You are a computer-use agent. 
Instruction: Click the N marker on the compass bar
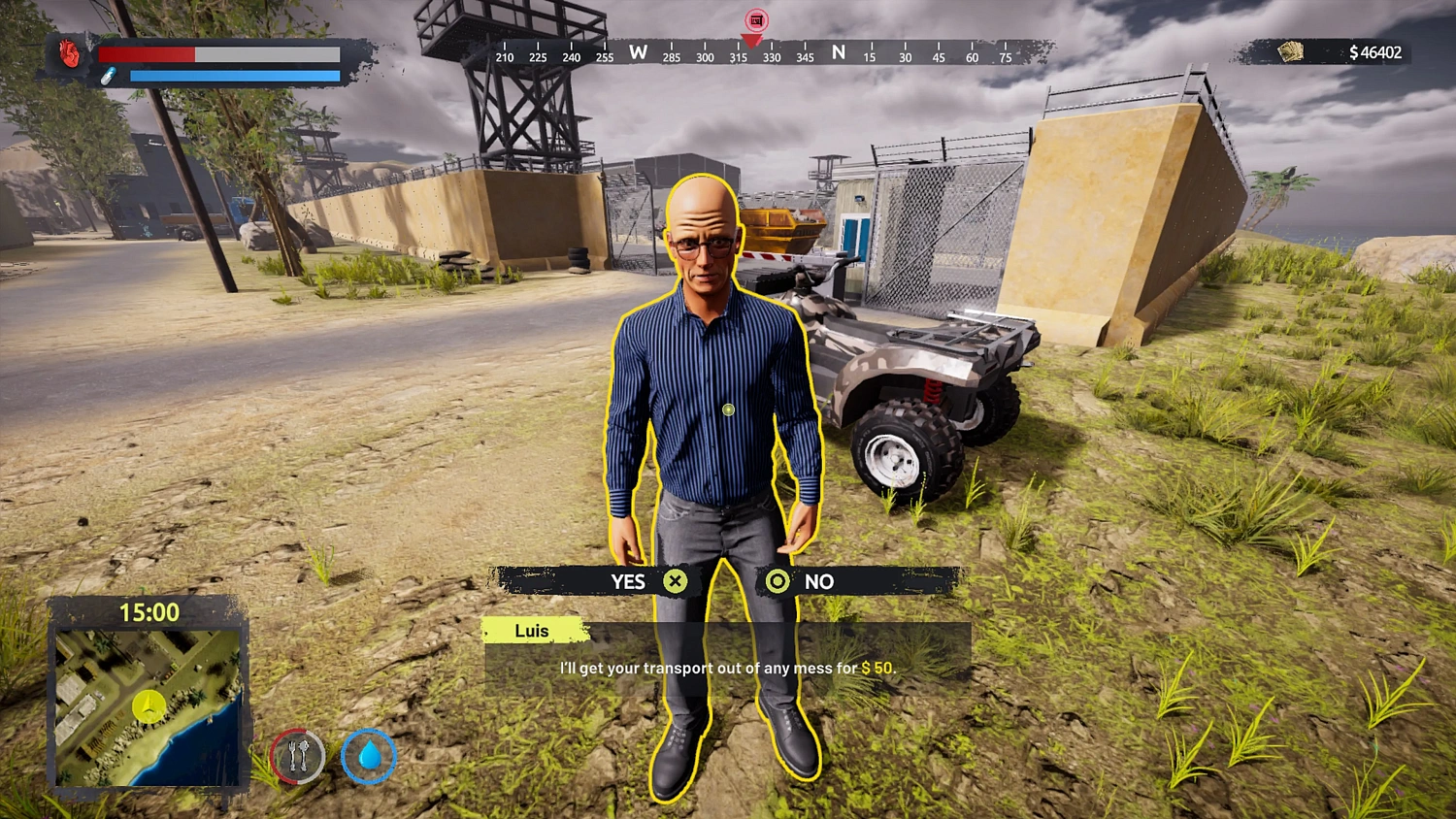coord(838,54)
